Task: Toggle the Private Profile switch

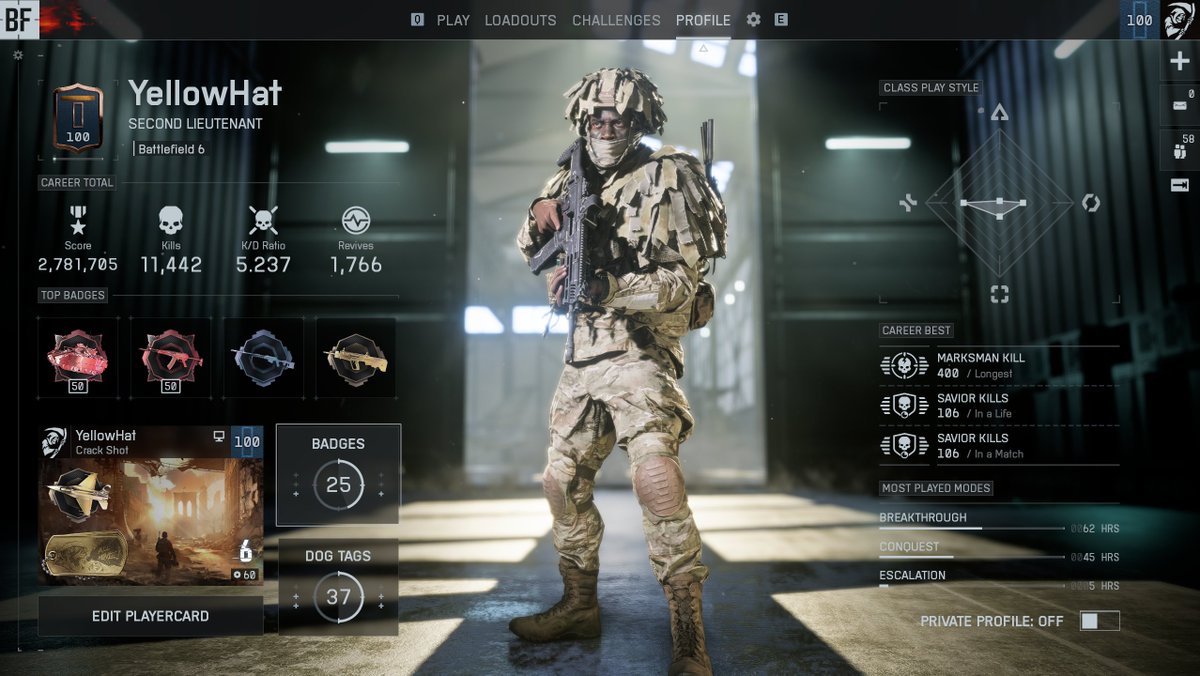Action: [1099, 621]
